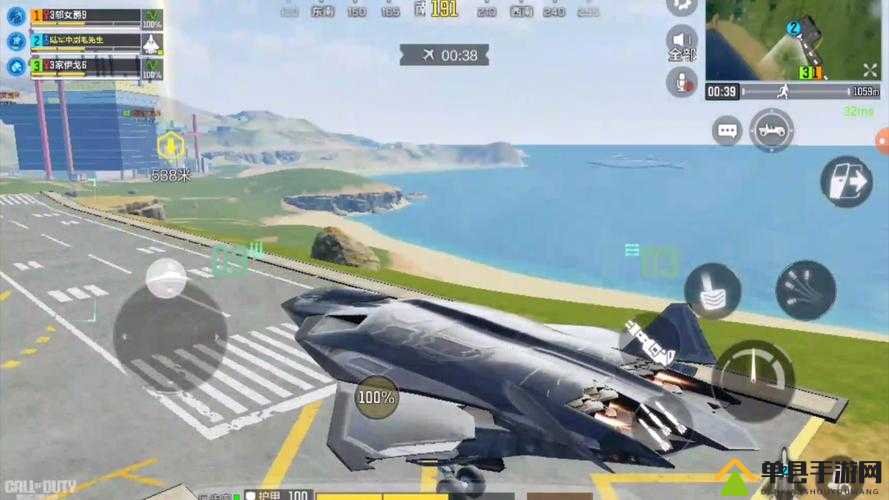Open the minimap
The width and height of the screenshot is (889, 500).
[780, 38]
